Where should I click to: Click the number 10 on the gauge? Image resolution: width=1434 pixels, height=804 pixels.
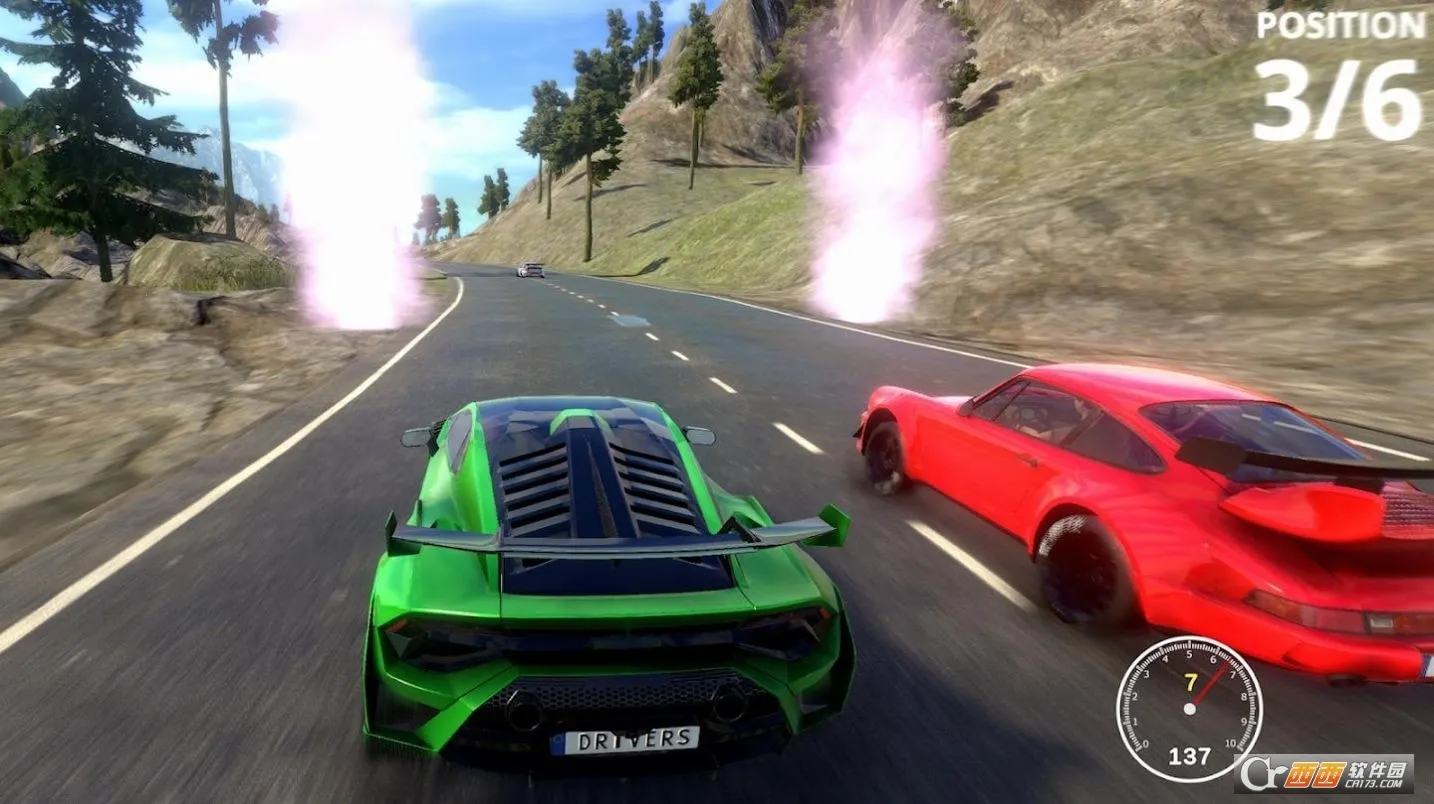click(1231, 743)
